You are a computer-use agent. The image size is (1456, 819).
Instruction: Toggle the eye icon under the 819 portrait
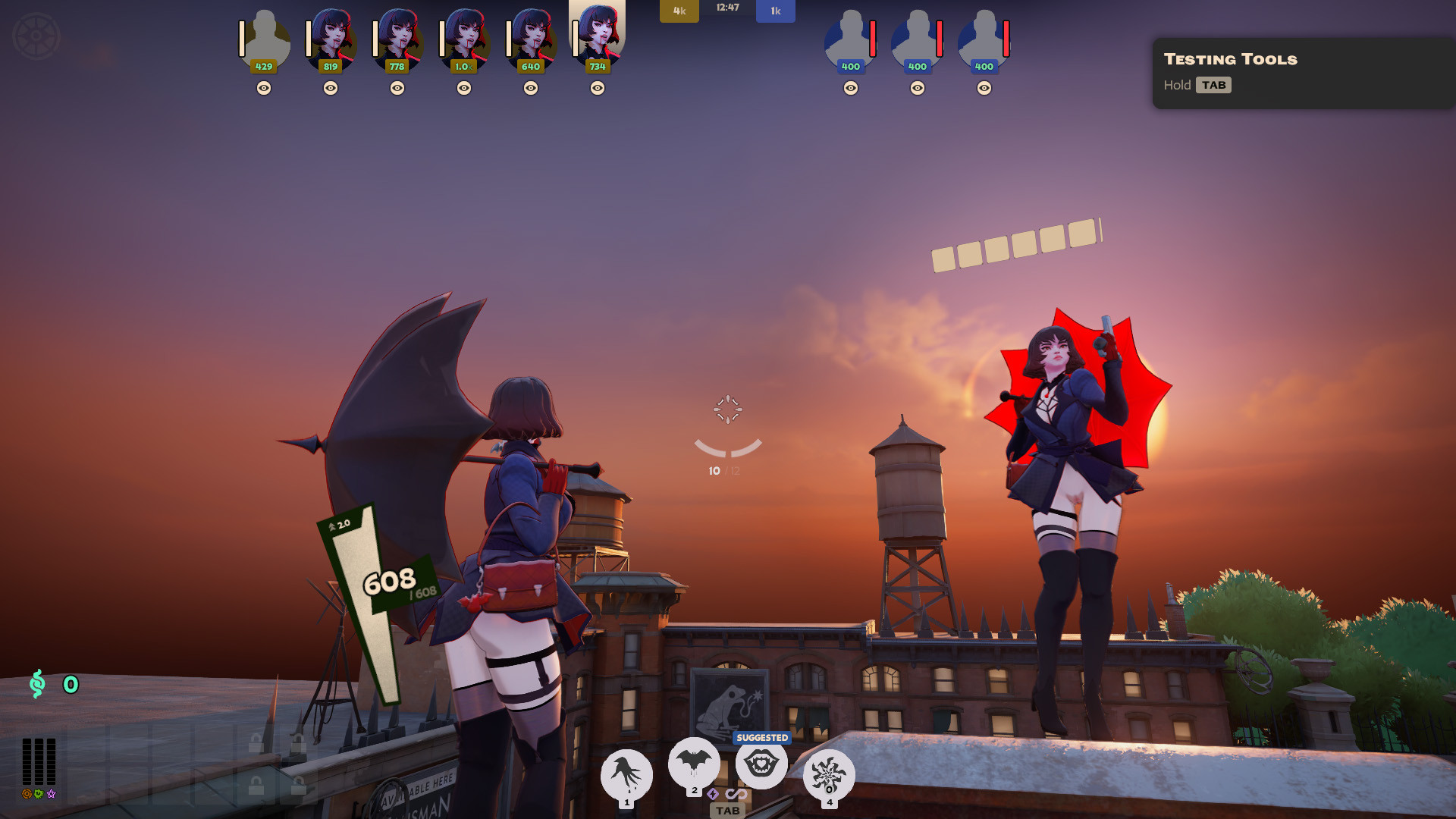tap(331, 88)
